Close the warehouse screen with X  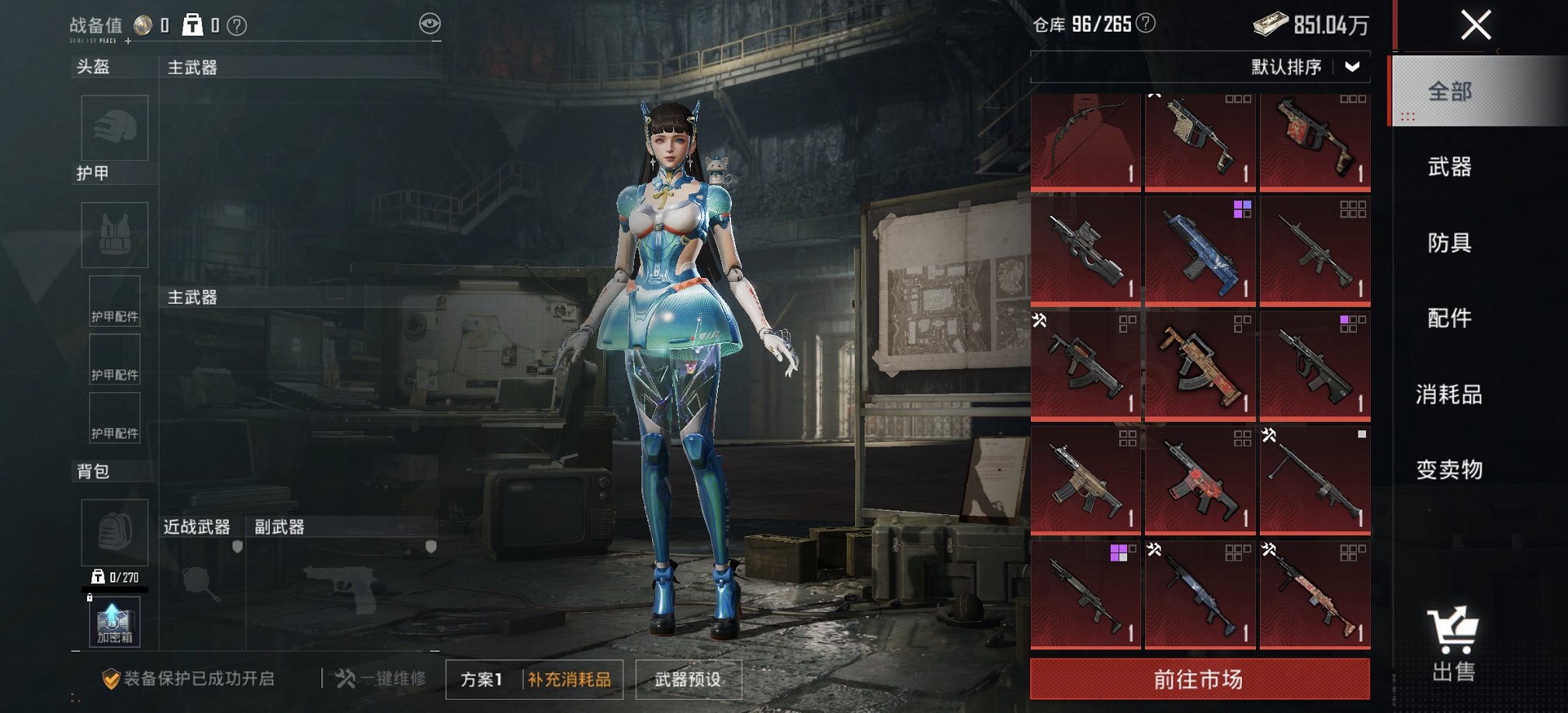pyautogui.click(x=1476, y=25)
